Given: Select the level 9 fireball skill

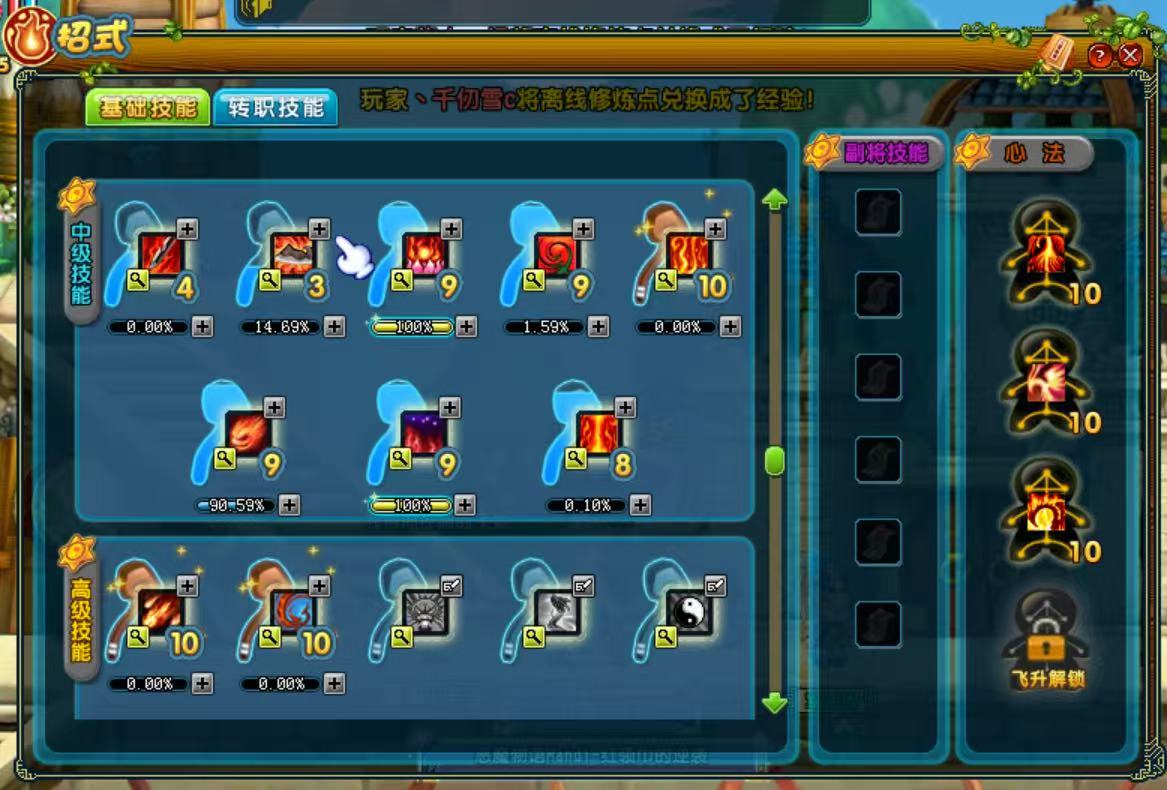Looking at the screenshot, I should pyautogui.click(x=246, y=432).
